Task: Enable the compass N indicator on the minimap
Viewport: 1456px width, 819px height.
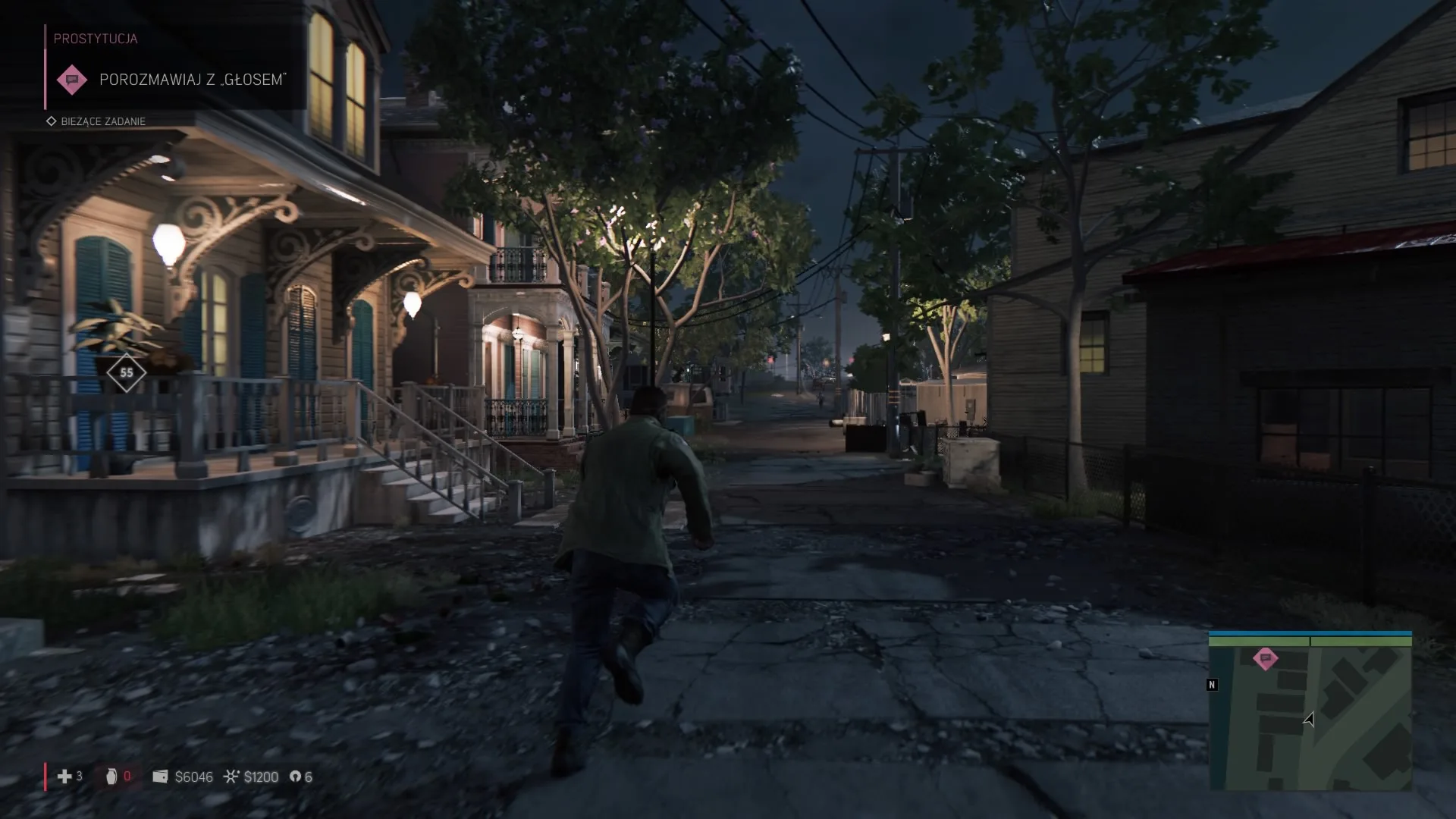Action: (x=1213, y=685)
